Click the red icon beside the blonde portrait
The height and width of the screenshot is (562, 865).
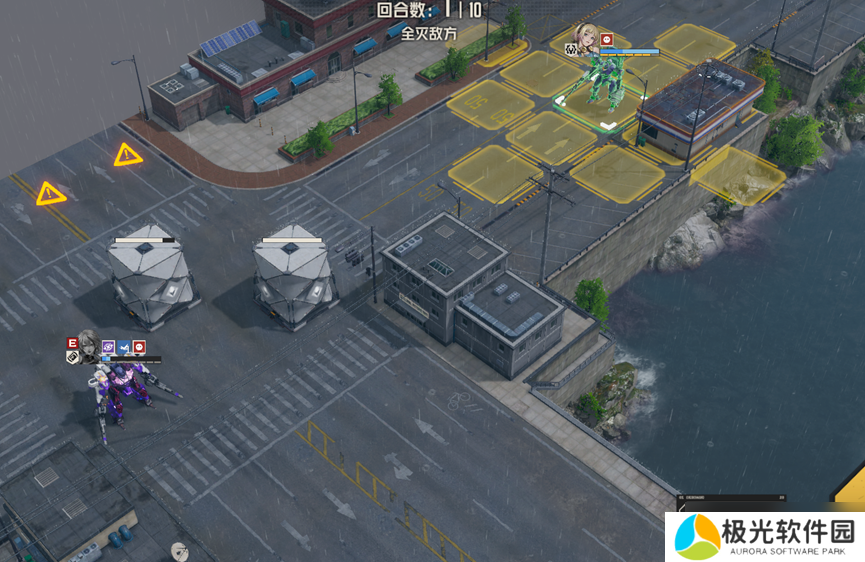[x=606, y=38]
